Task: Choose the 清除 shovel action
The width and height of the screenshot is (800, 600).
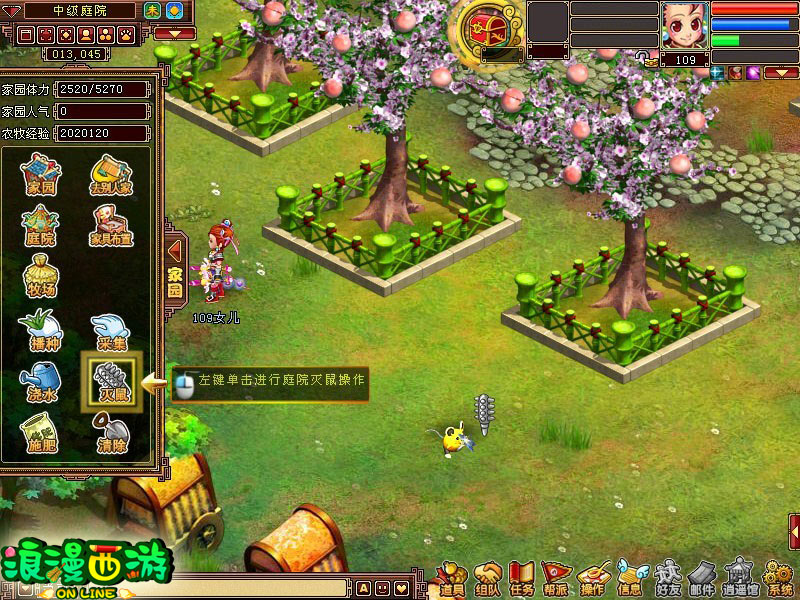Action: (x=111, y=434)
